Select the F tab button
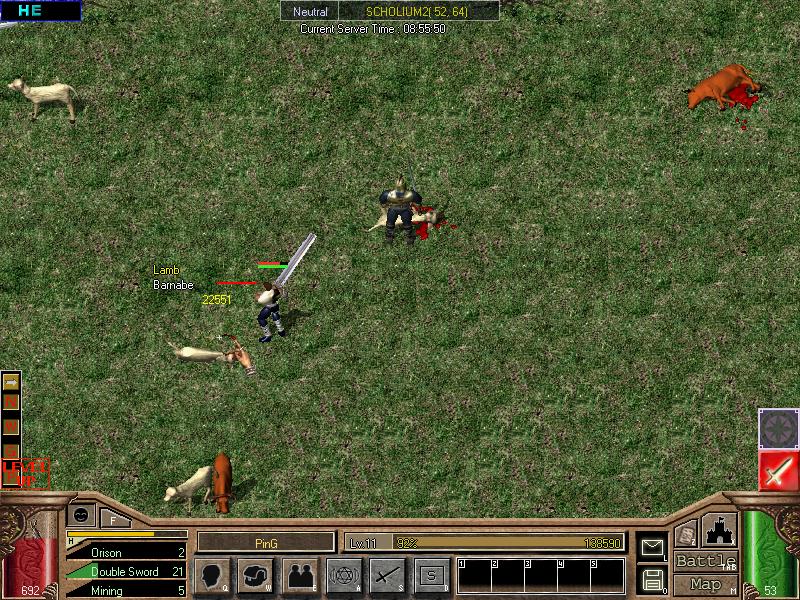The width and height of the screenshot is (800, 600). point(113,518)
